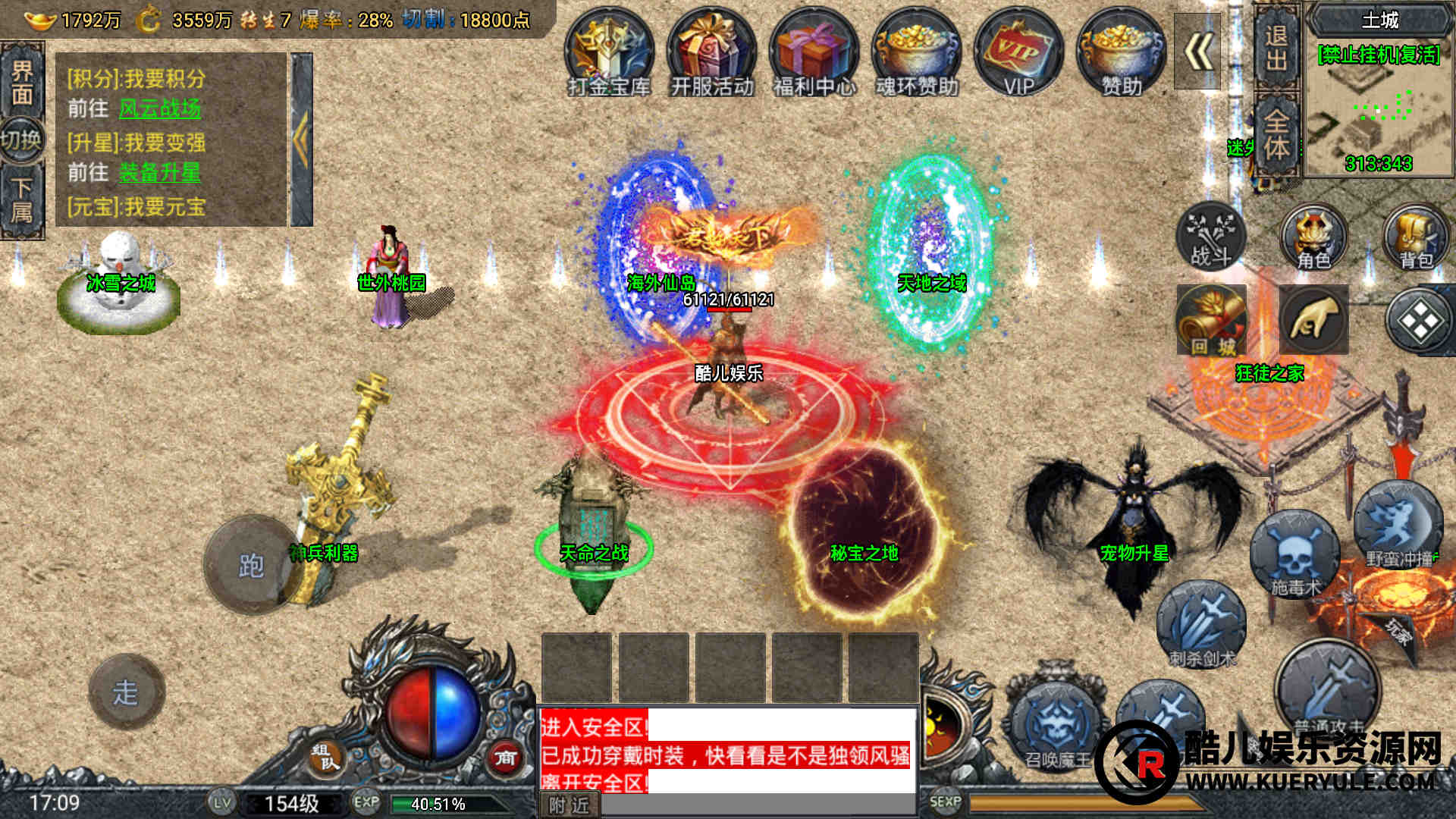The width and height of the screenshot is (1456, 819).
Task: Open the 魂环赞助 gold pot icon
Action: tap(916, 53)
